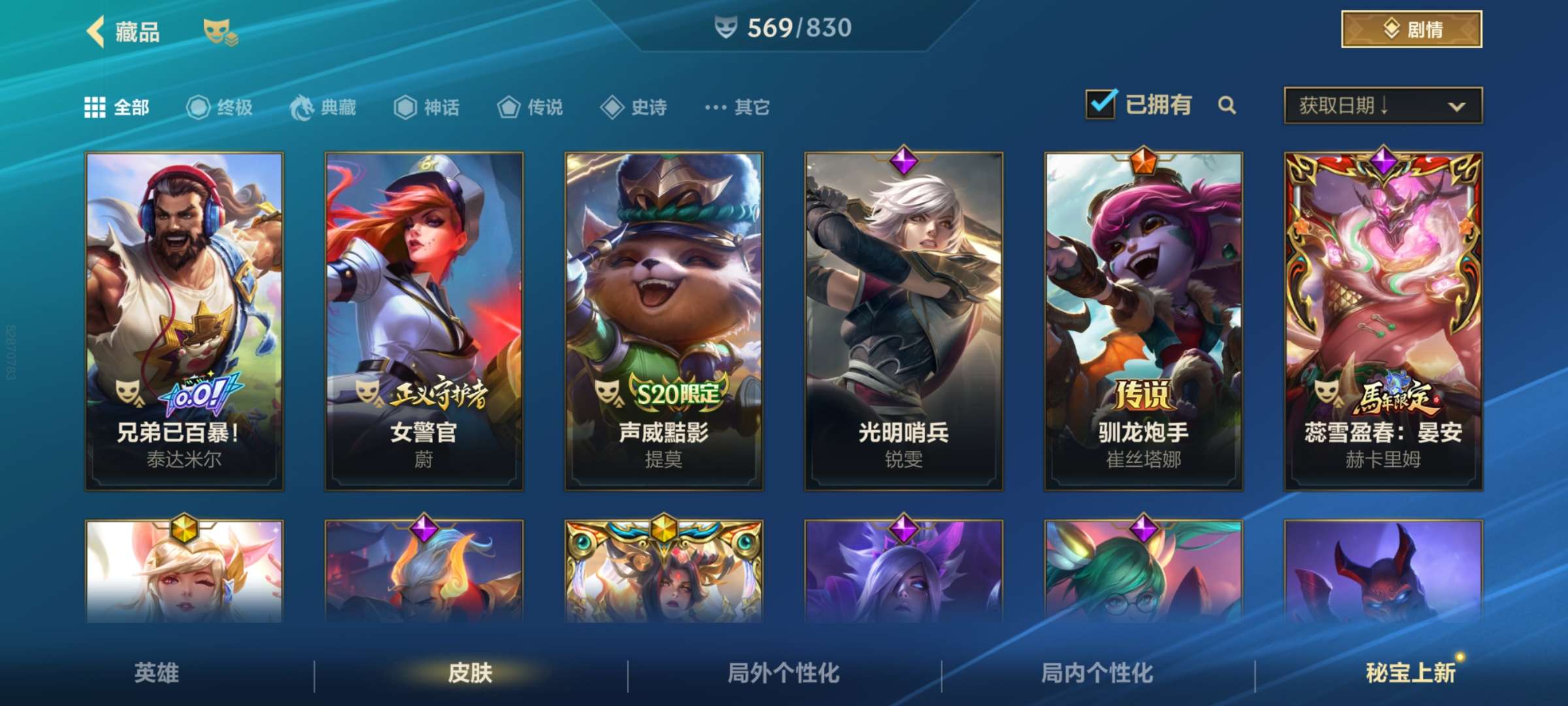Viewport: 1568px width, 706px height.
Task: Open the search magnifier next to 已拥有
Action: (1228, 105)
